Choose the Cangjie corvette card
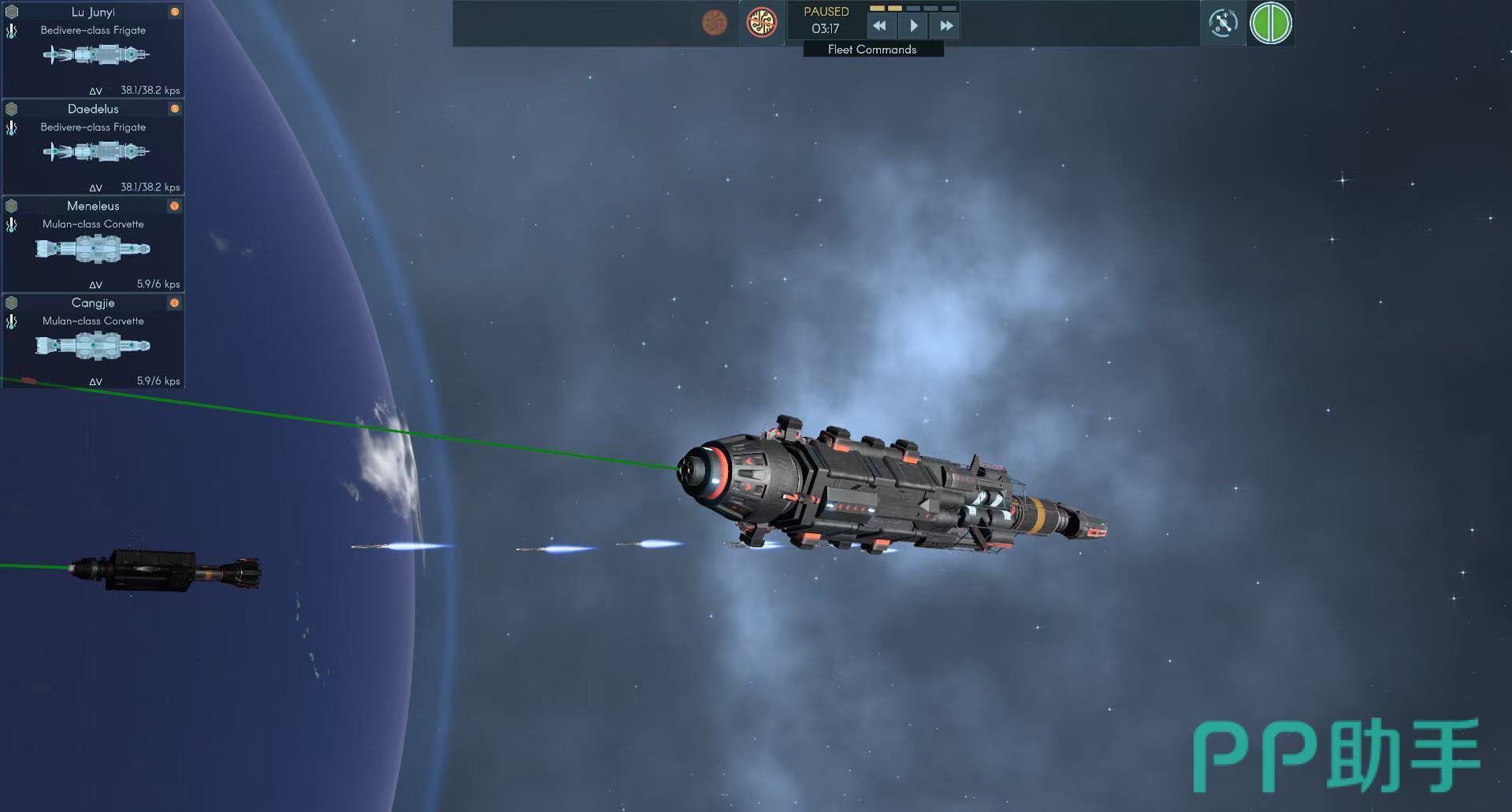1512x812 pixels. (x=93, y=340)
